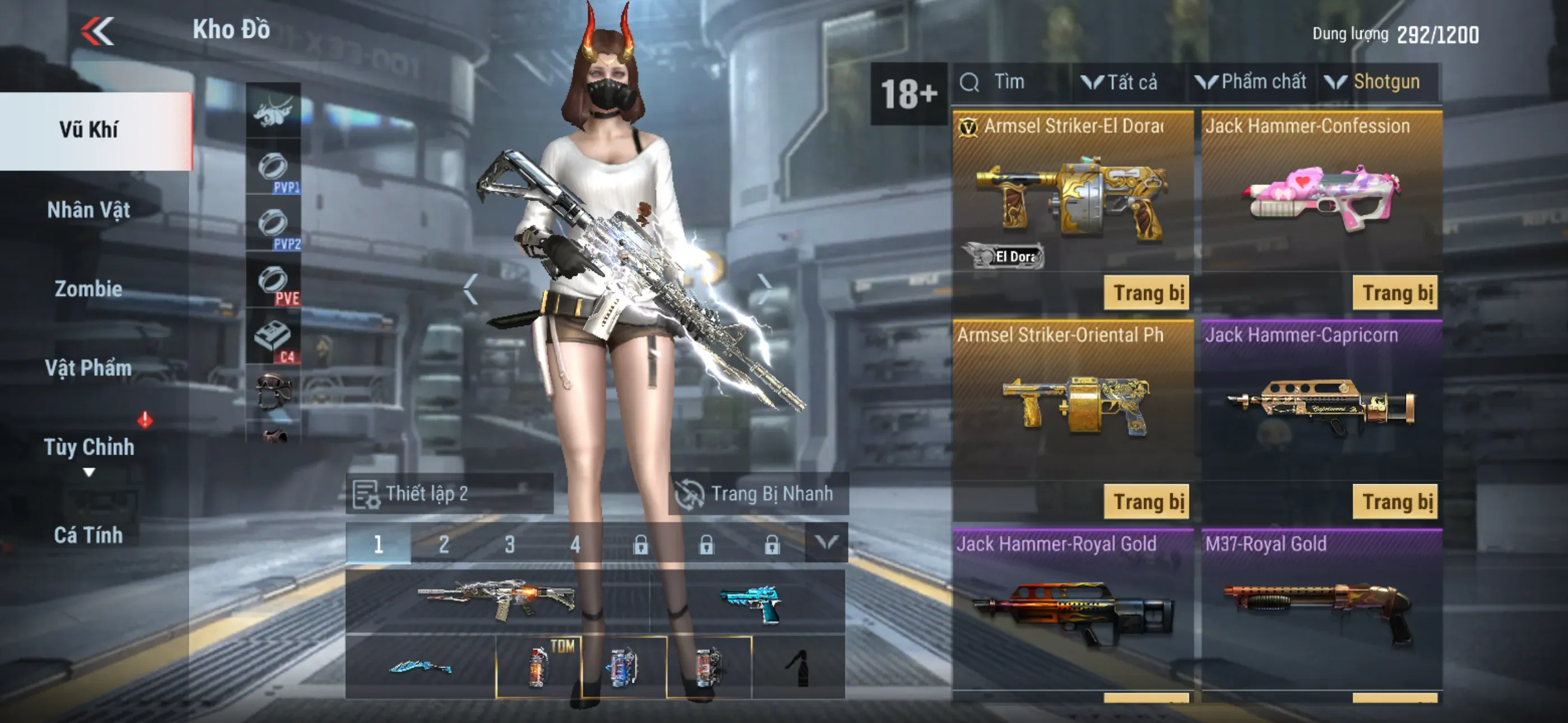Select the PVE ring slot
This screenshot has width=1568, height=723.
[273, 283]
